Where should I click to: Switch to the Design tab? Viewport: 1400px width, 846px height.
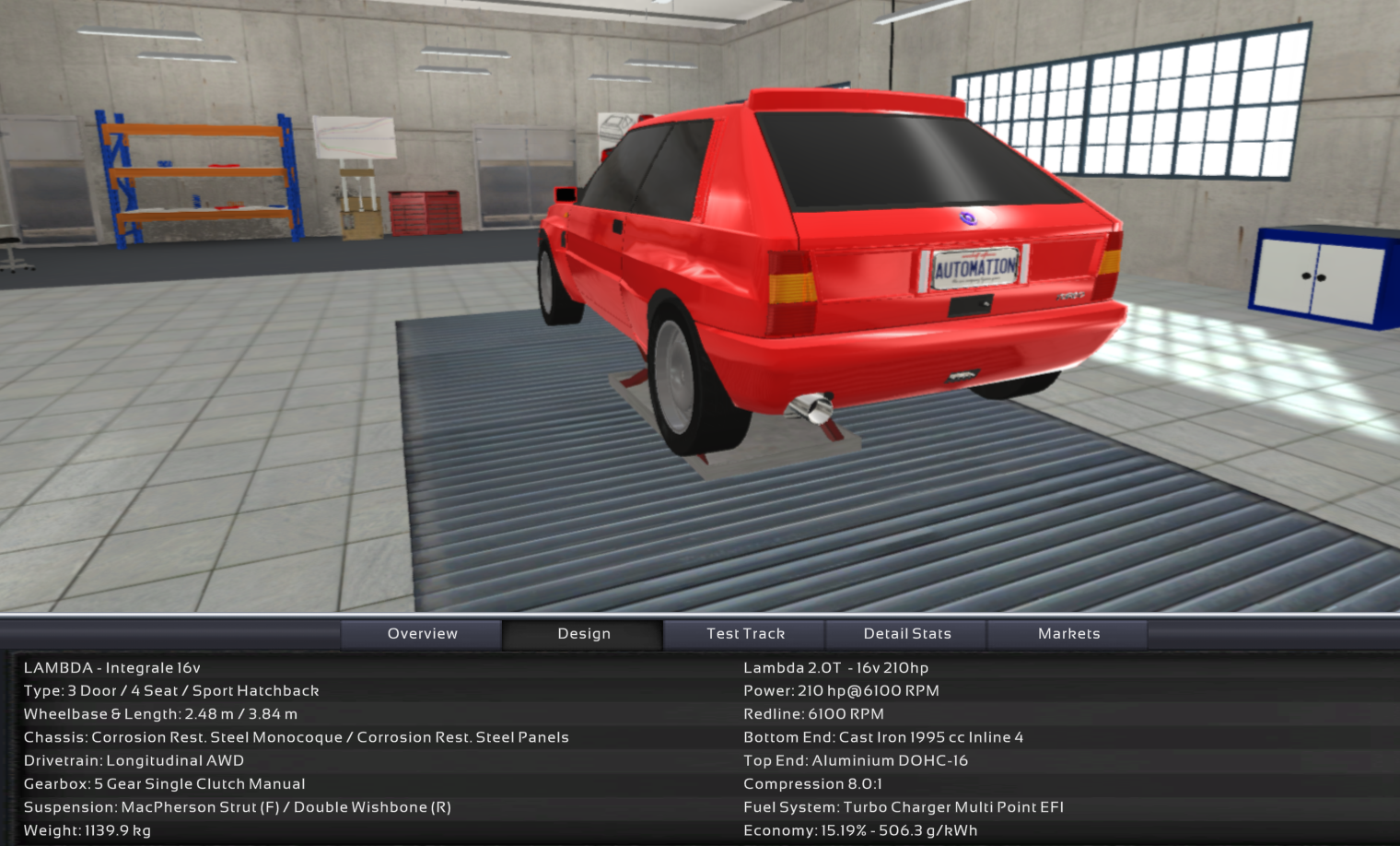(x=584, y=634)
